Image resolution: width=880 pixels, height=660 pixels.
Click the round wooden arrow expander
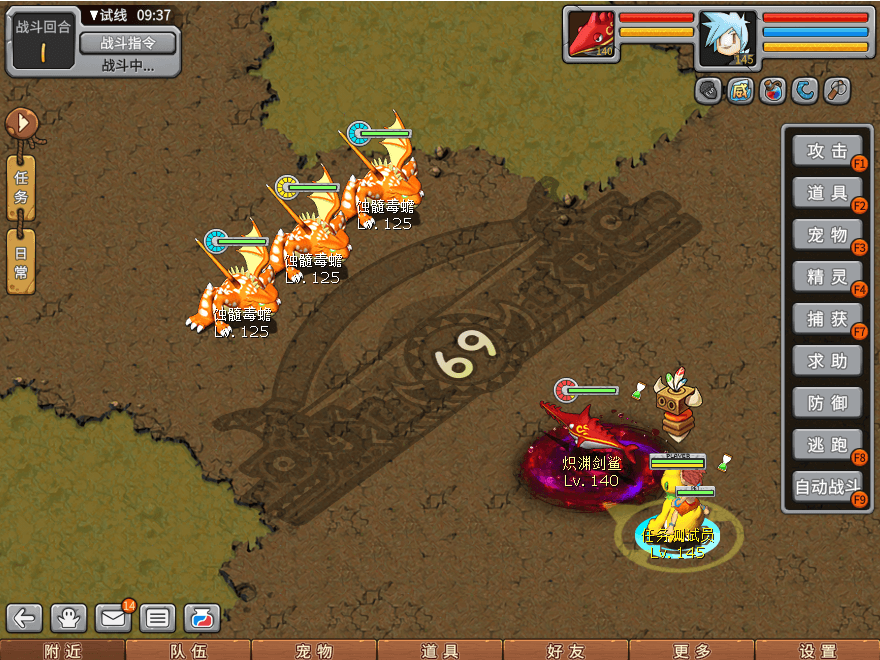(20, 124)
